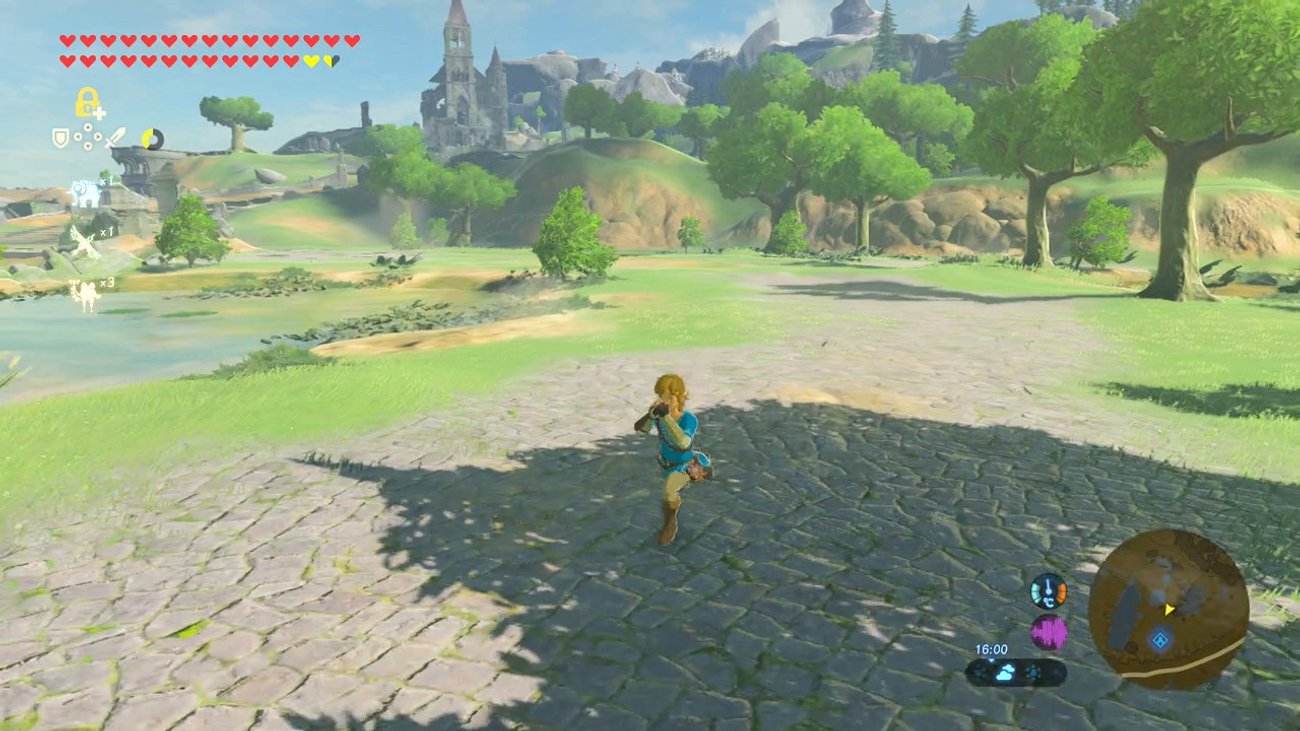The width and height of the screenshot is (1300, 731).
Task: Select the sword icon in the HUD
Action: (x=116, y=137)
